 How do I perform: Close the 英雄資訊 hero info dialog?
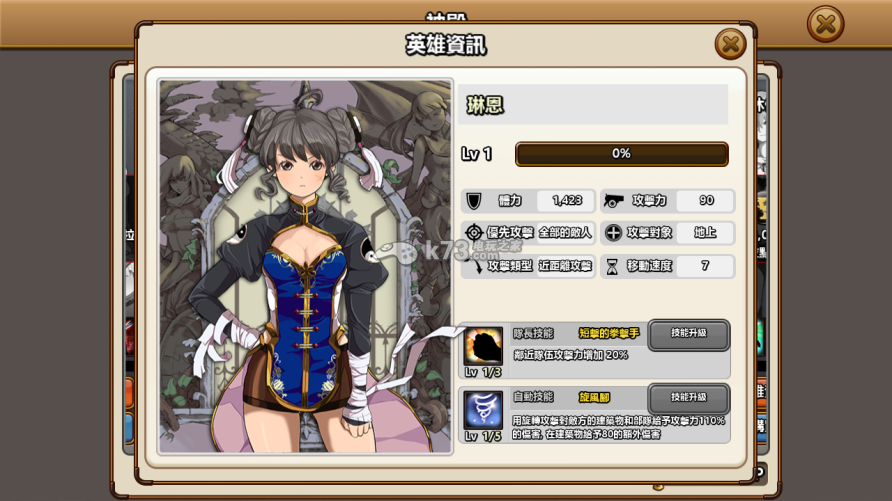tap(730, 44)
